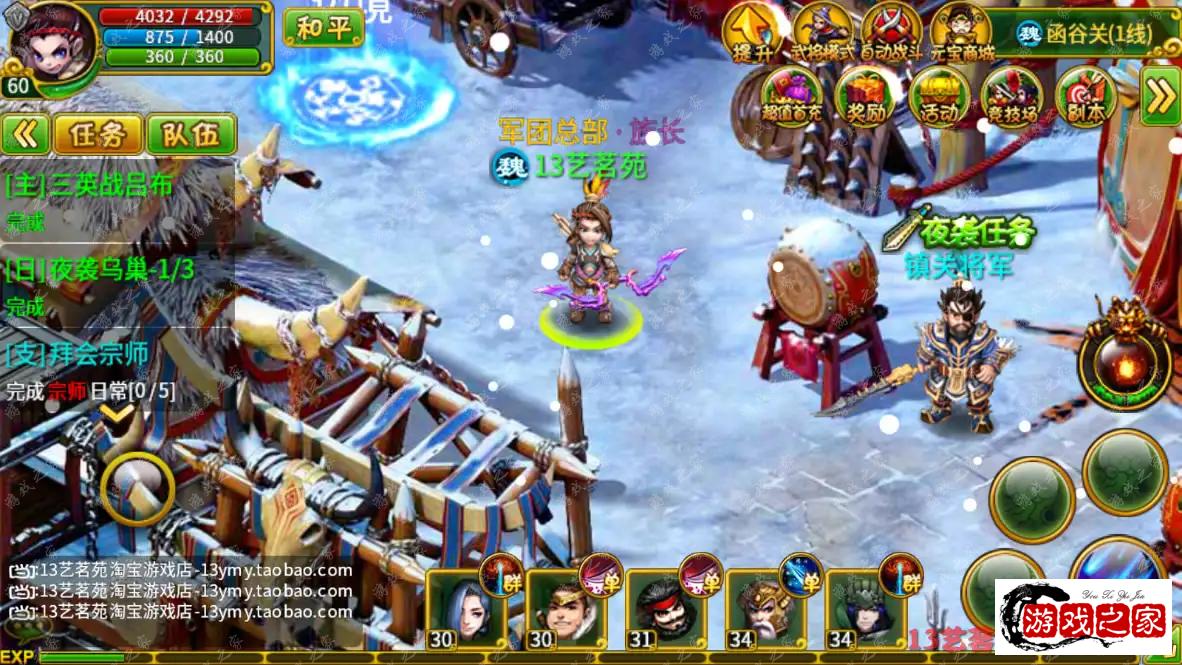Toggle 自动战斗 auto battle
The image size is (1182, 665).
pos(892,33)
